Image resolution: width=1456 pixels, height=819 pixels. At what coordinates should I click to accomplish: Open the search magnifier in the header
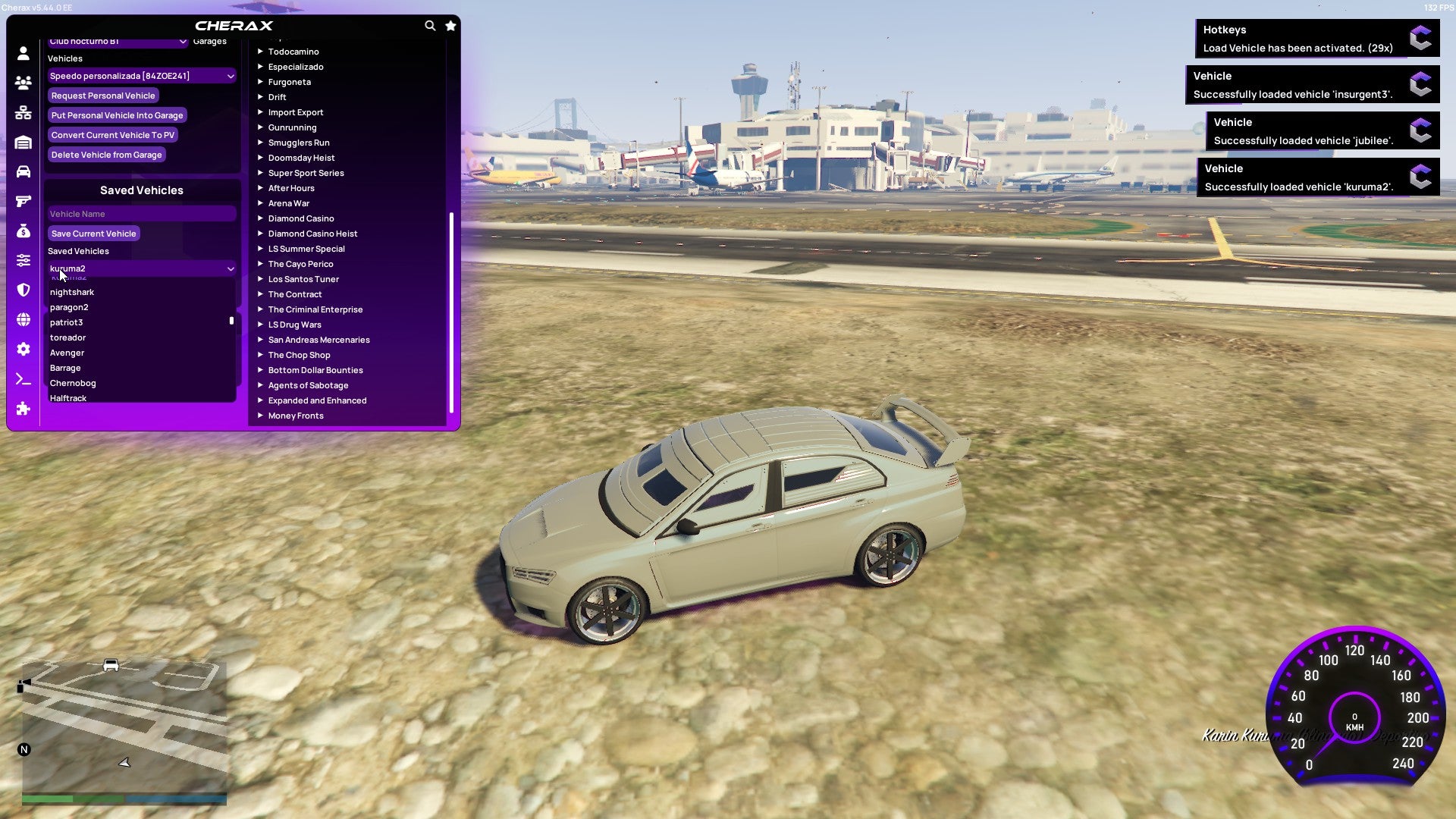point(430,25)
